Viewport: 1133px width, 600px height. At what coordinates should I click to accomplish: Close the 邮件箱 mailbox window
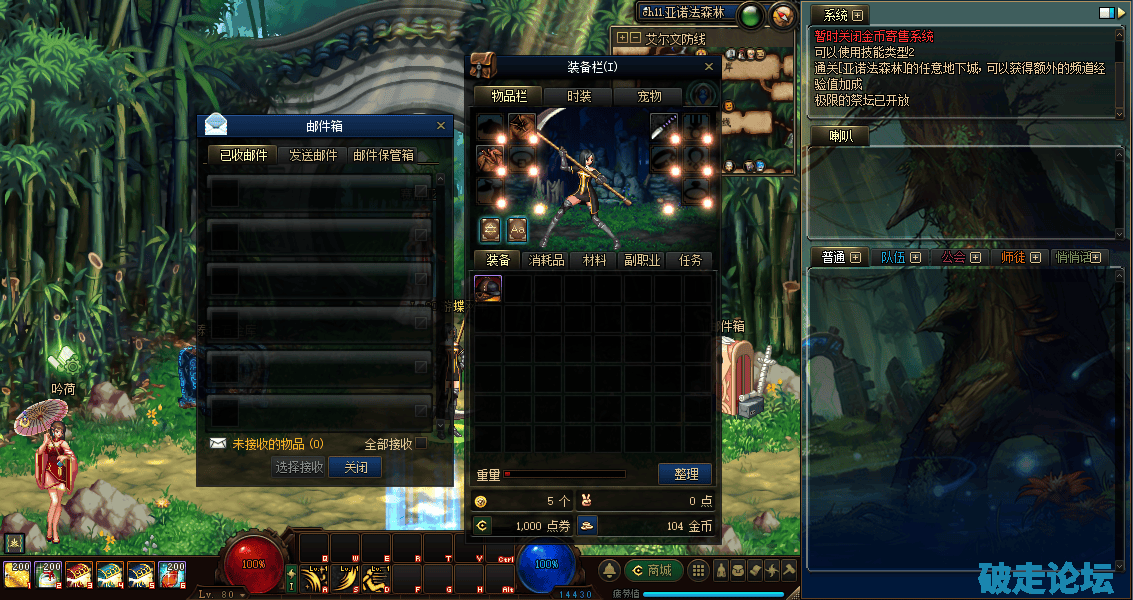click(x=441, y=126)
